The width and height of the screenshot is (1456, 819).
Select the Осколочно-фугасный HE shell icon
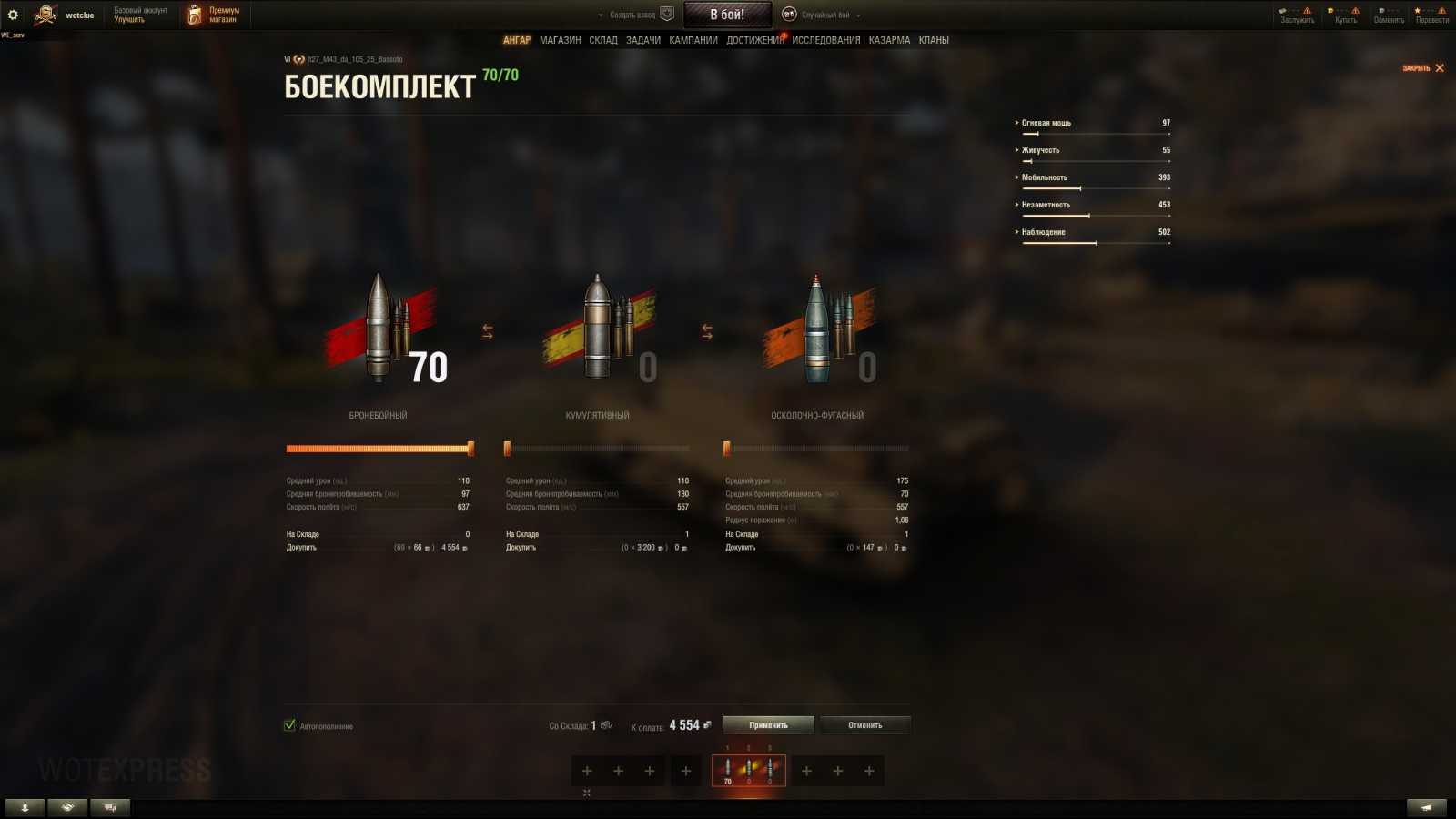817,328
